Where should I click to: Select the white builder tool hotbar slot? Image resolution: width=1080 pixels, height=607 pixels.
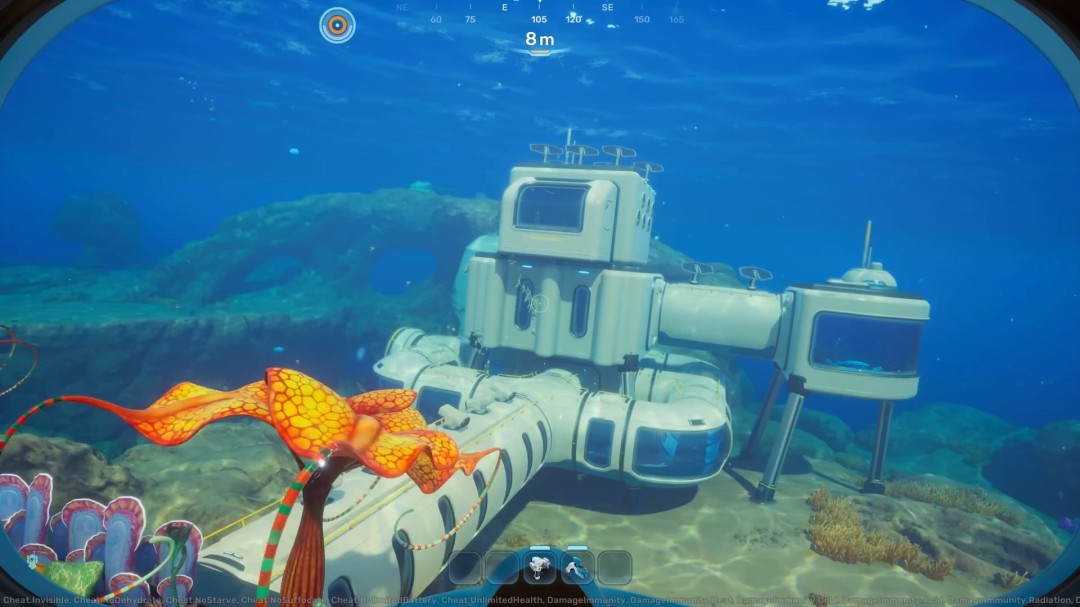point(540,567)
